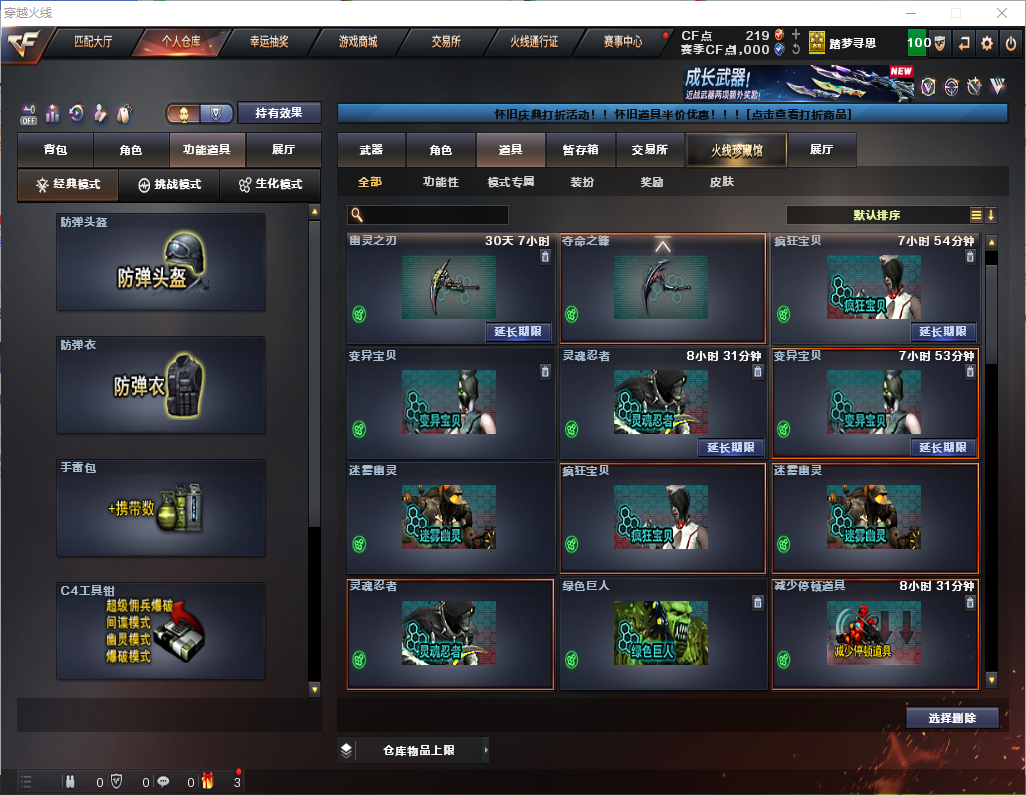Filter items by 功能性 category
Image resolution: width=1026 pixels, height=795 pixels.
pyautogui.click(x=440, y=182)
